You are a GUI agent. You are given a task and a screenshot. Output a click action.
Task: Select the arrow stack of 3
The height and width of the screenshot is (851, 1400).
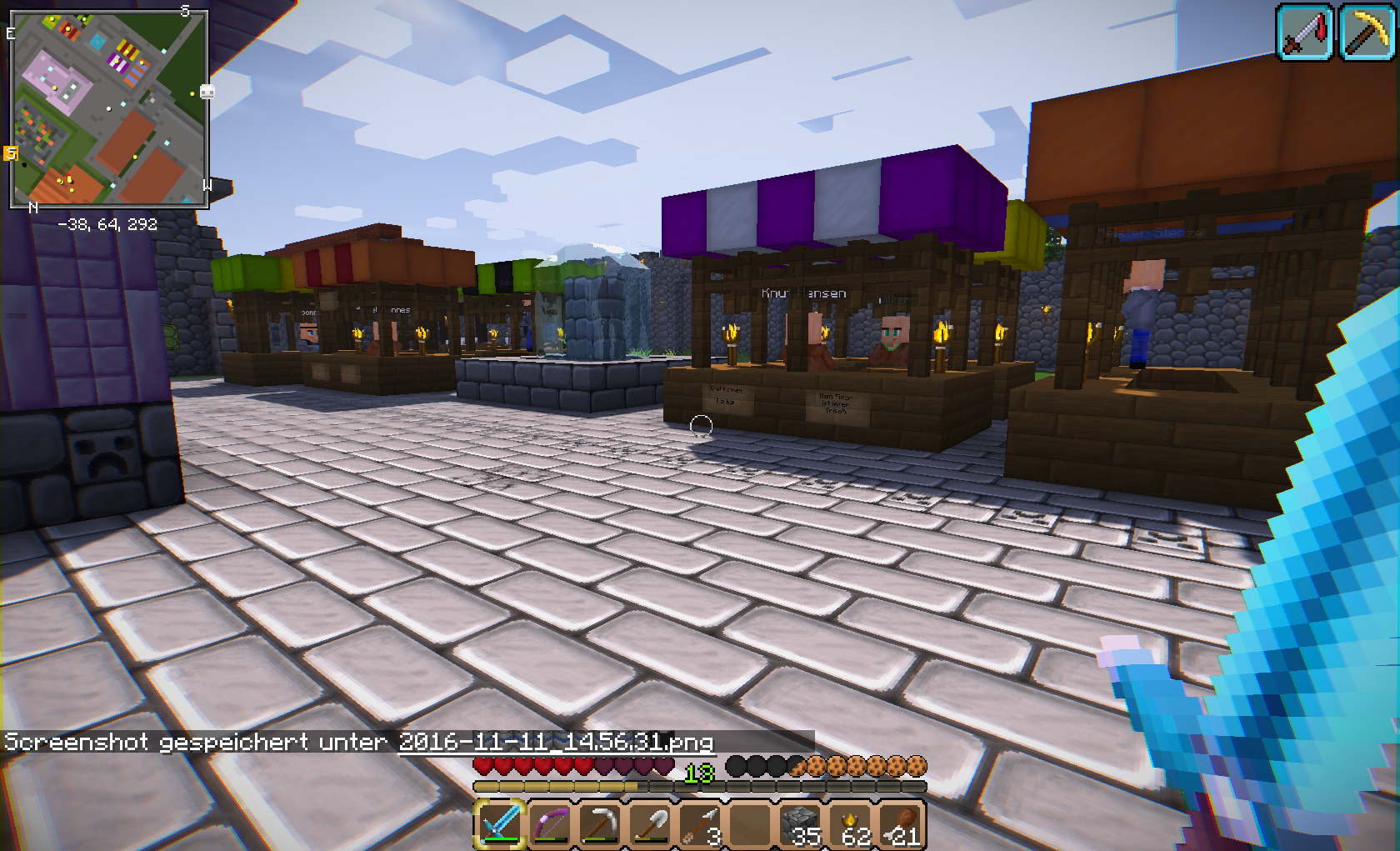coord(700,824)
